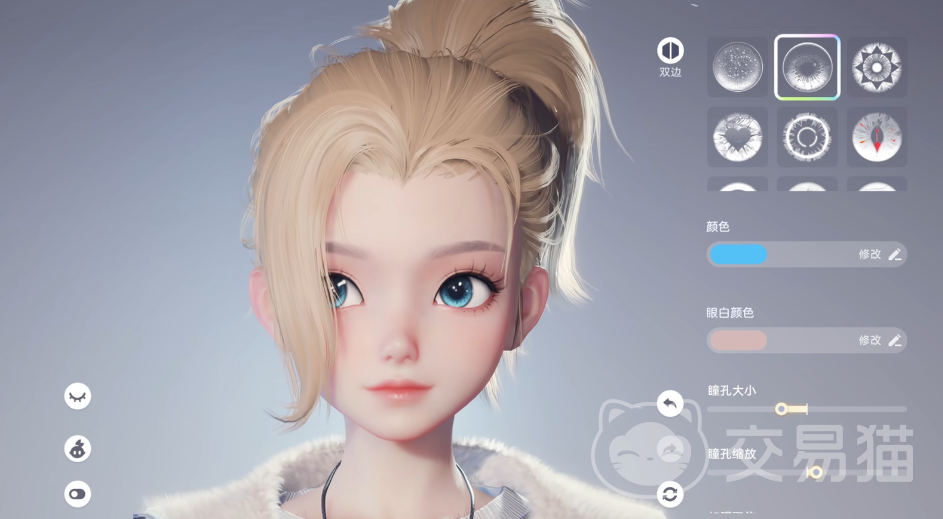Viewport: 943px width, 519px height.
Task: Select the heart-shaped pupil style
Action: [738, 137]
